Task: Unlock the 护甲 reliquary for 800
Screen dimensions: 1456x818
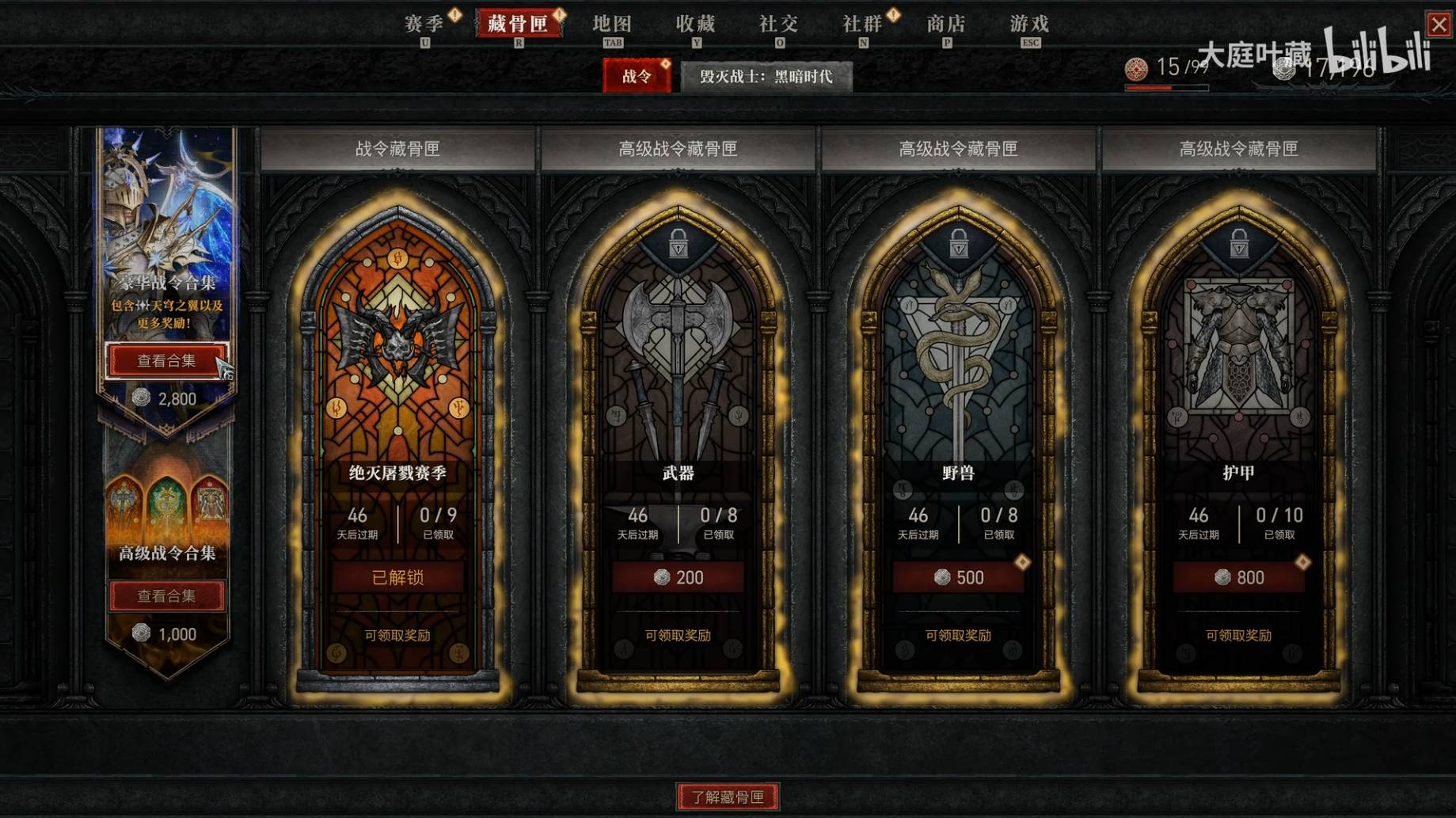Action: (1238, 577)
